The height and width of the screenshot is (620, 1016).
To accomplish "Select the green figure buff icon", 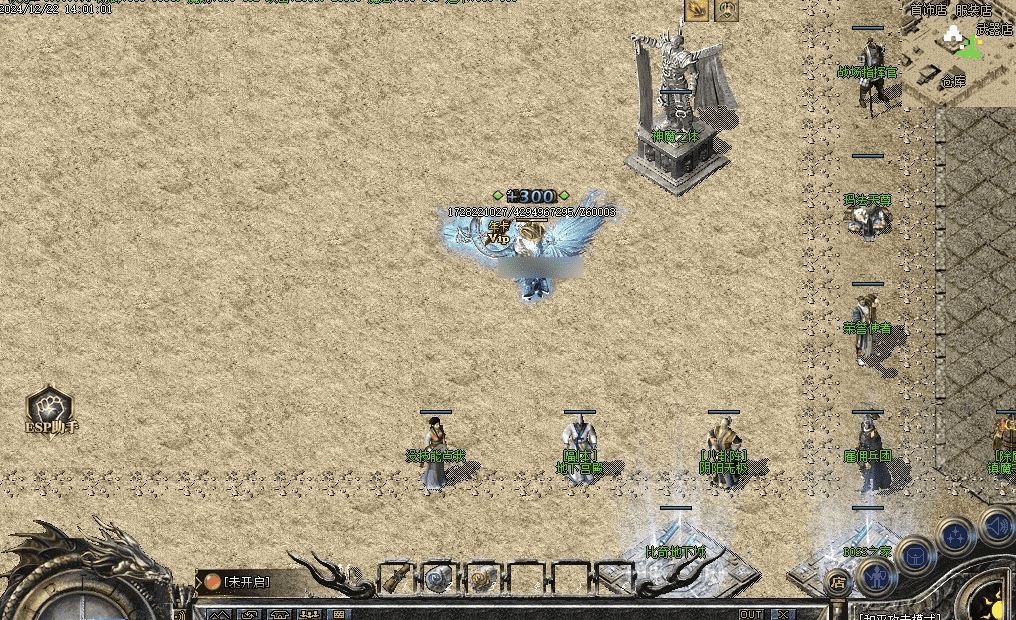I will [726, 9].
